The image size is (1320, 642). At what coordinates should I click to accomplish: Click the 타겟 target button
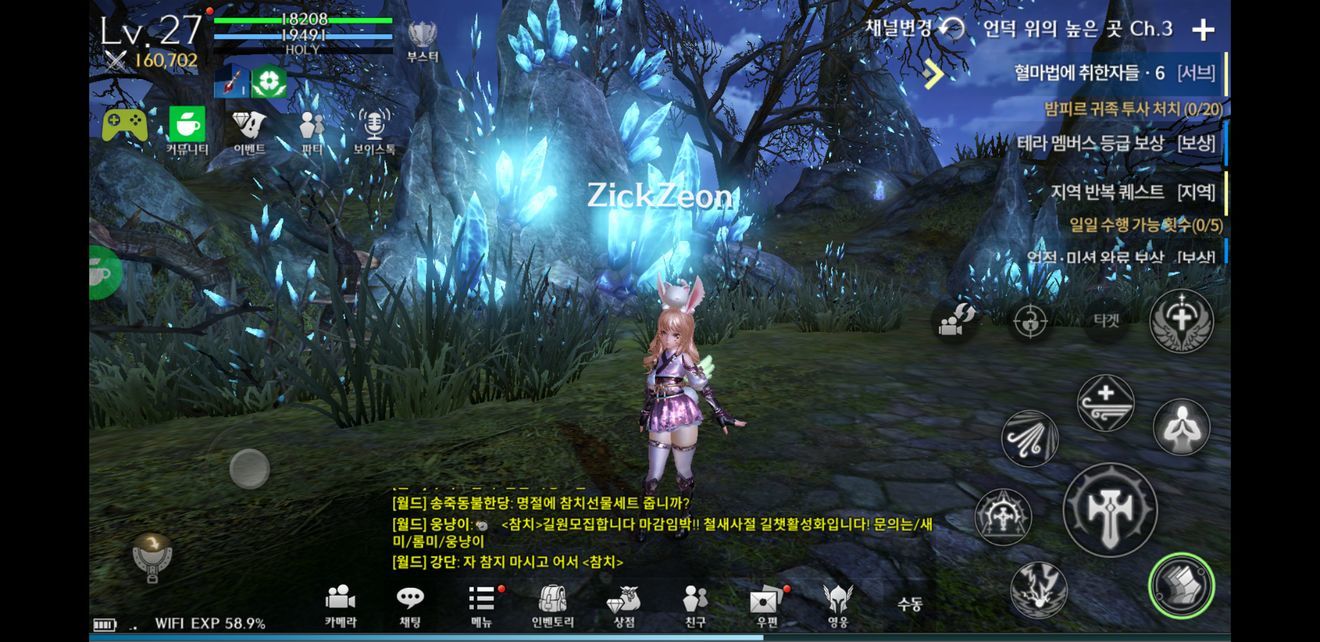pyautogui.click(x=1105, y=320)
